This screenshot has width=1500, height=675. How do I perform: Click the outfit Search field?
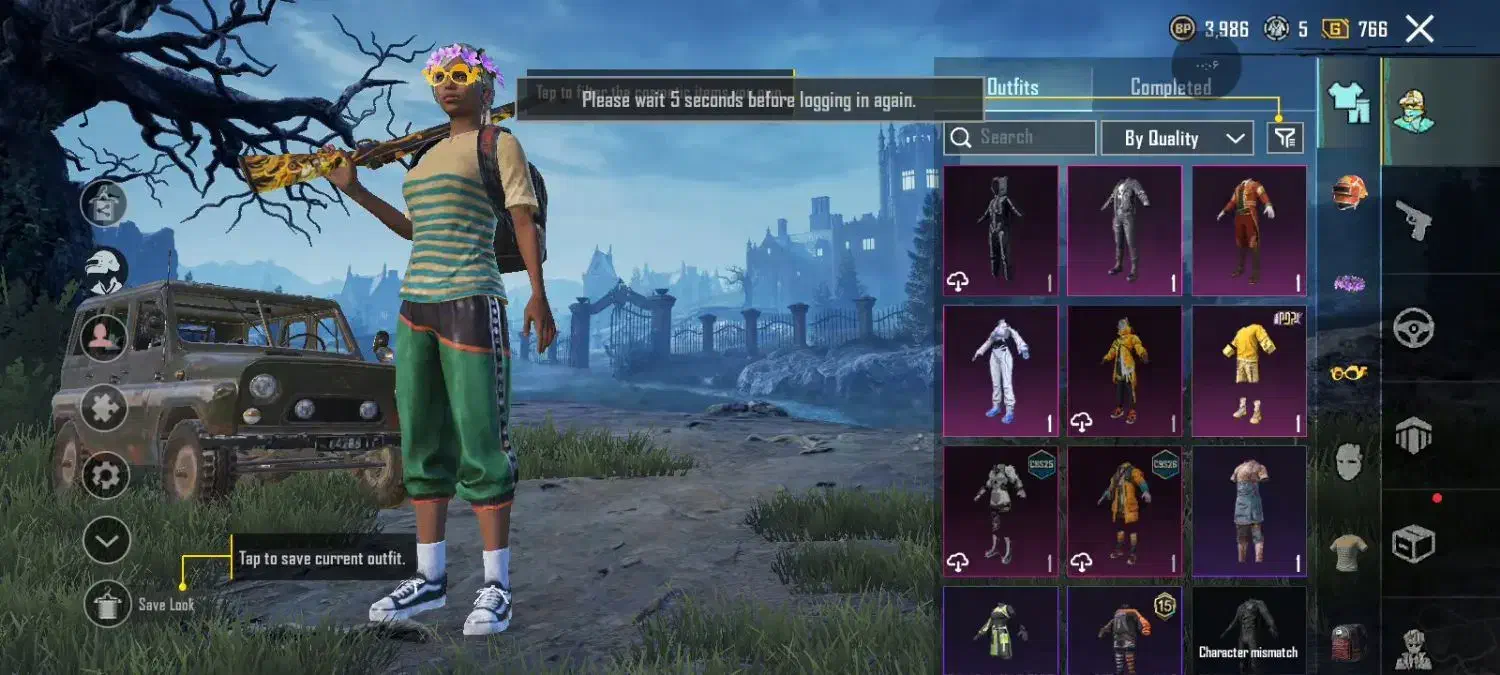[x=1020, y=137]
